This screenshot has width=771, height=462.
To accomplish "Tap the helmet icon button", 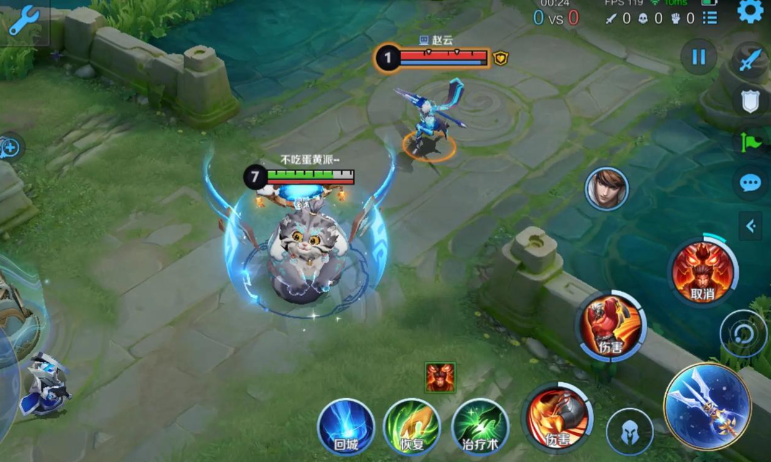I will coord(630,431).
